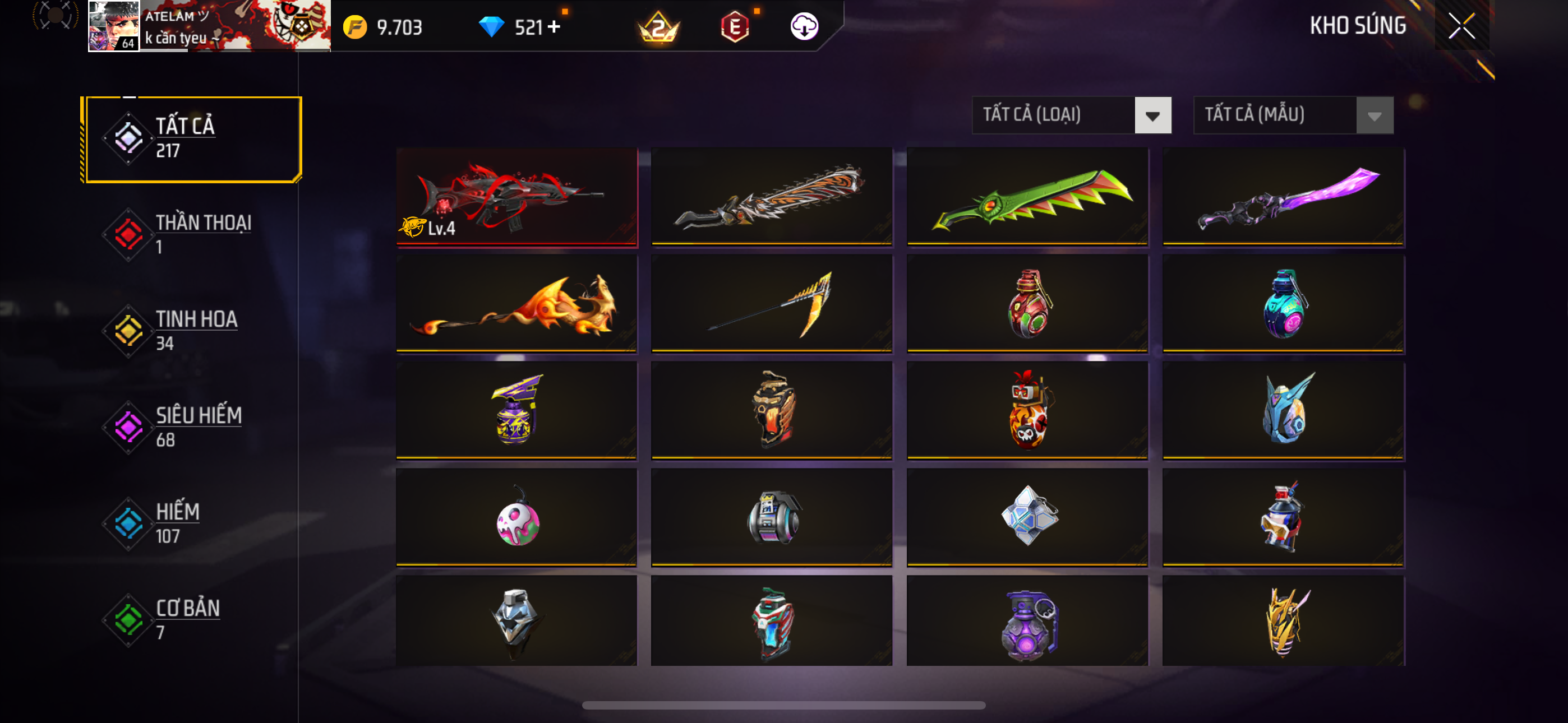
Task: Select the Tất Cả category tab
Action: click(193, 139)
